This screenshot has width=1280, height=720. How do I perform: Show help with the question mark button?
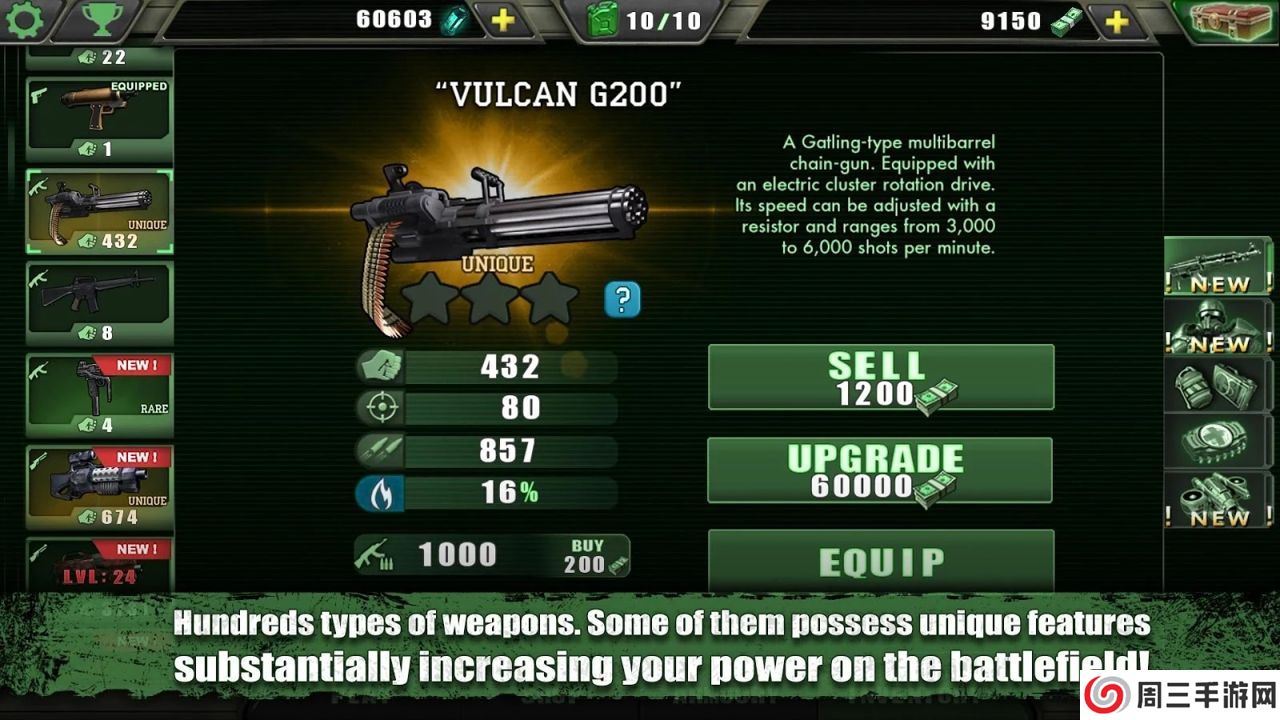[x=622, y=299]
